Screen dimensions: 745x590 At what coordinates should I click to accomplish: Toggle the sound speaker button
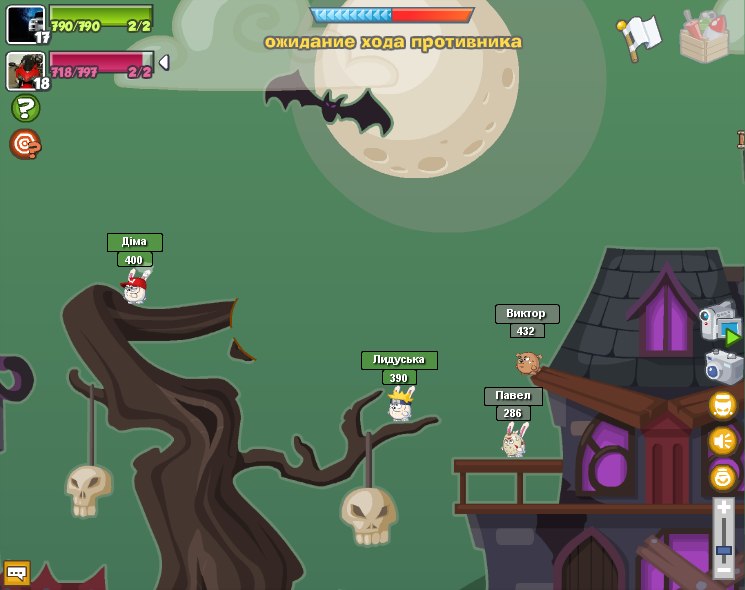pyautogui.click(x=723, y=441)
